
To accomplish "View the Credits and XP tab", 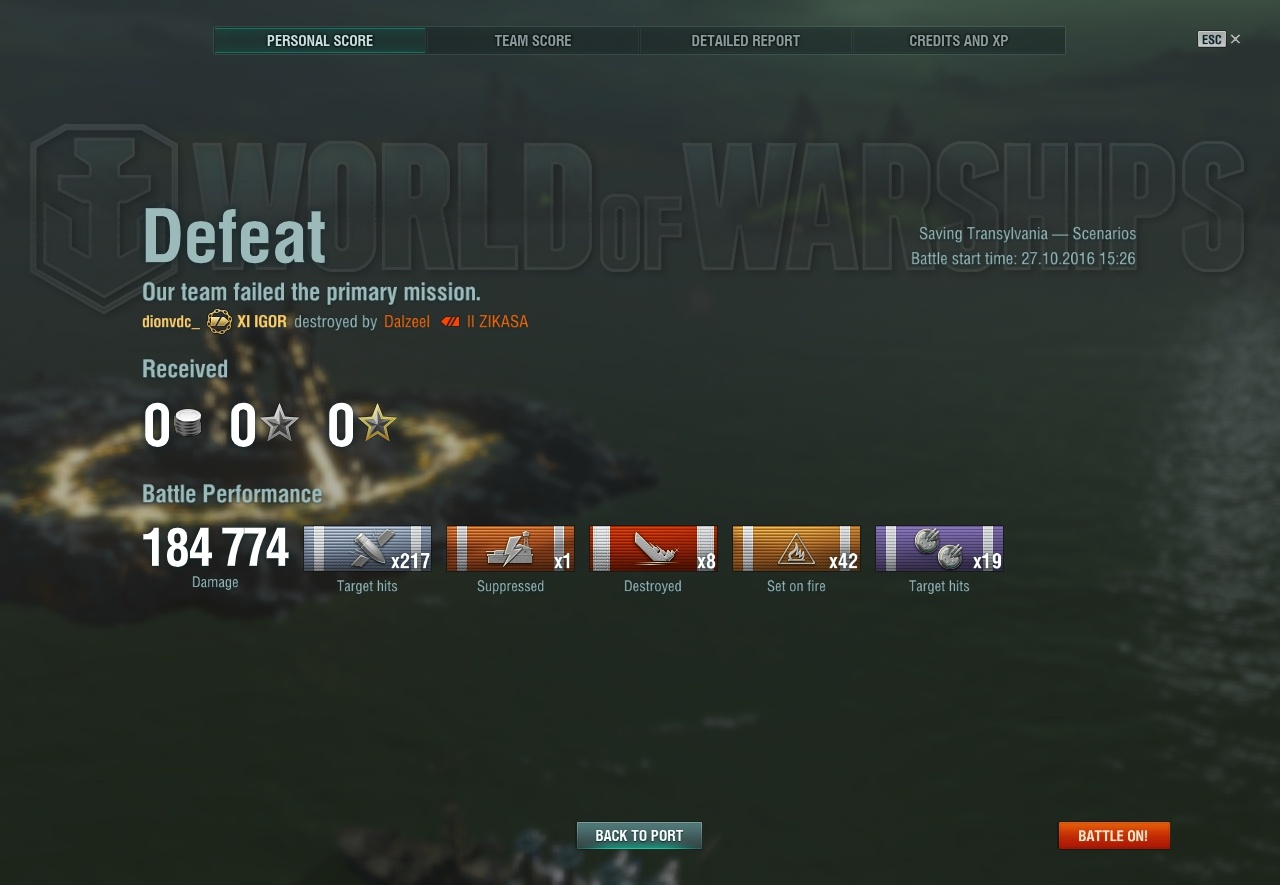I will 958,41.
